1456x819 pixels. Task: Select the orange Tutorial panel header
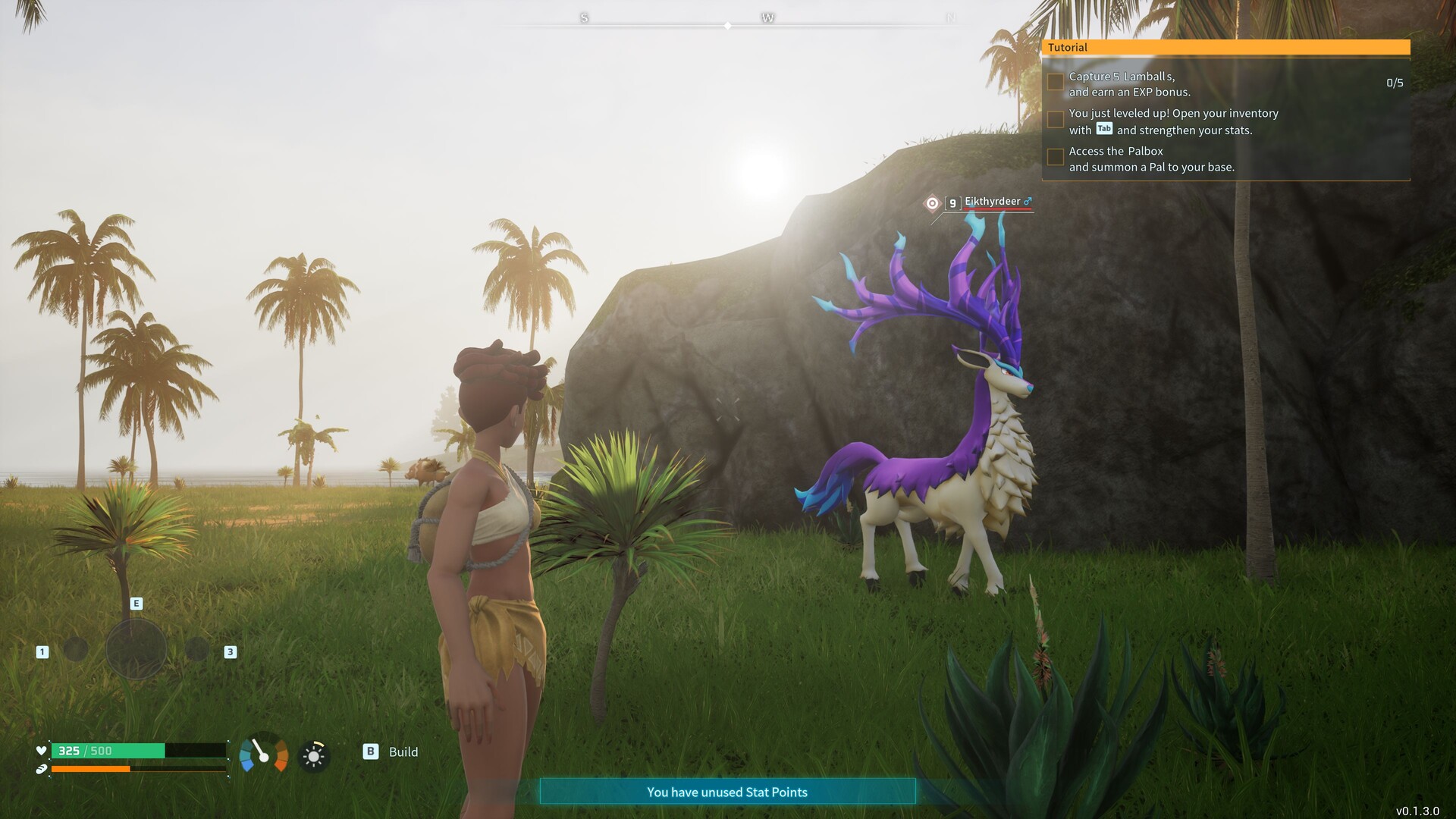pyautogui.click(x=1225, y=47)
